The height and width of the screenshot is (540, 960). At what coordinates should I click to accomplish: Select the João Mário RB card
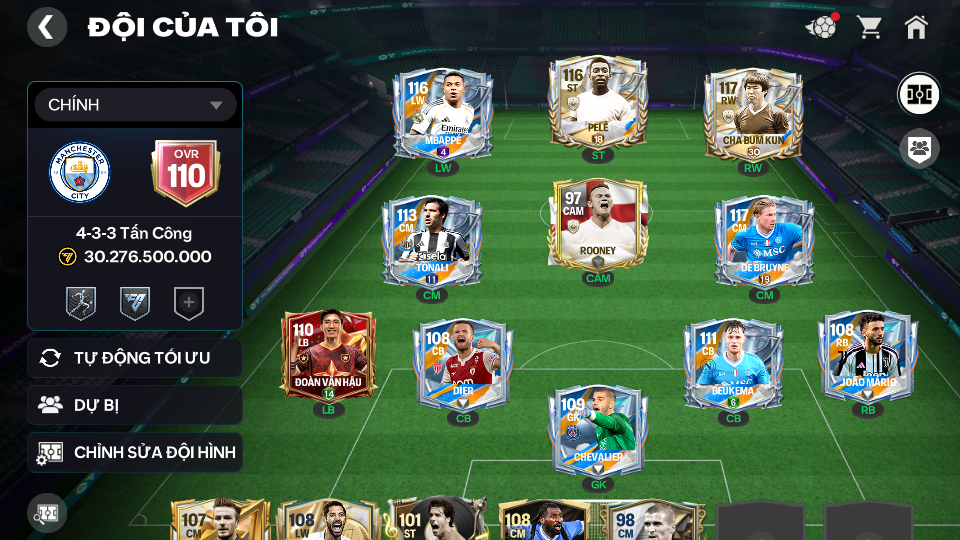[867, 356]
